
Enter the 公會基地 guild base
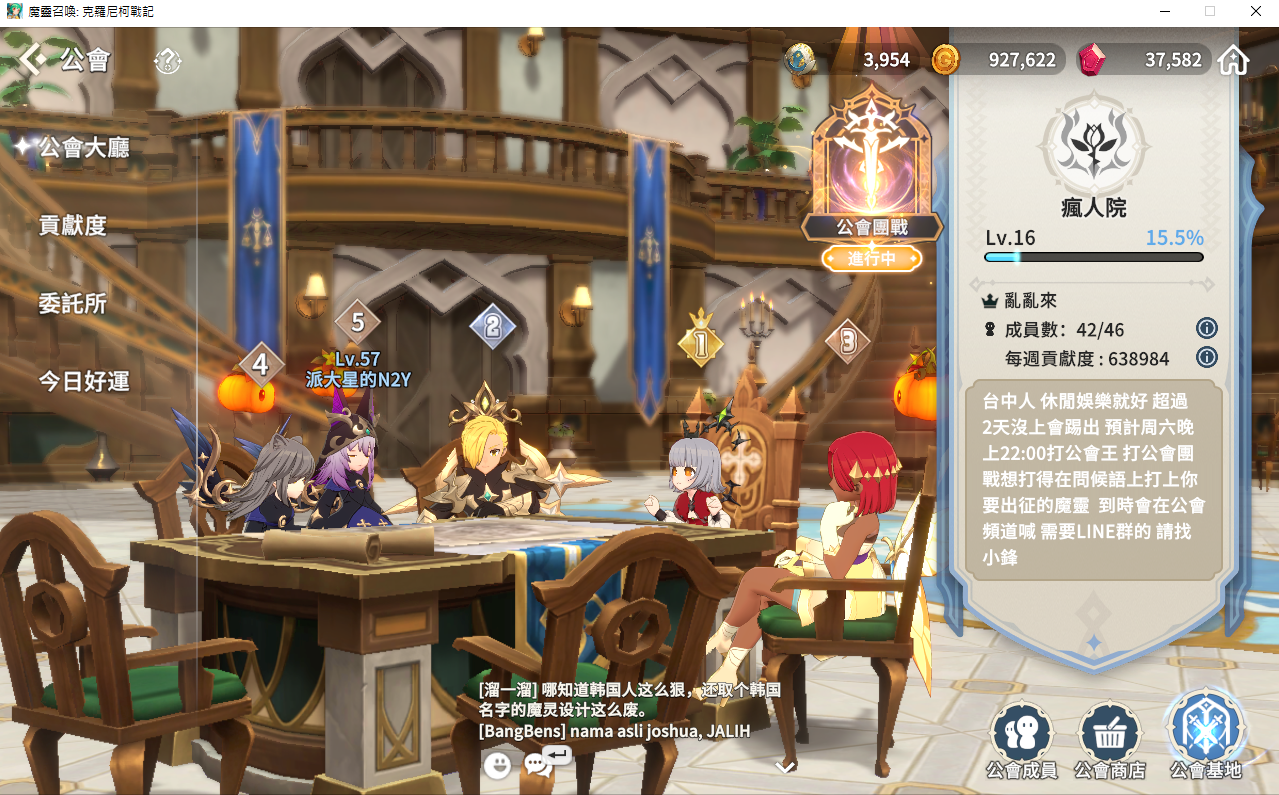pos(1205,735)
